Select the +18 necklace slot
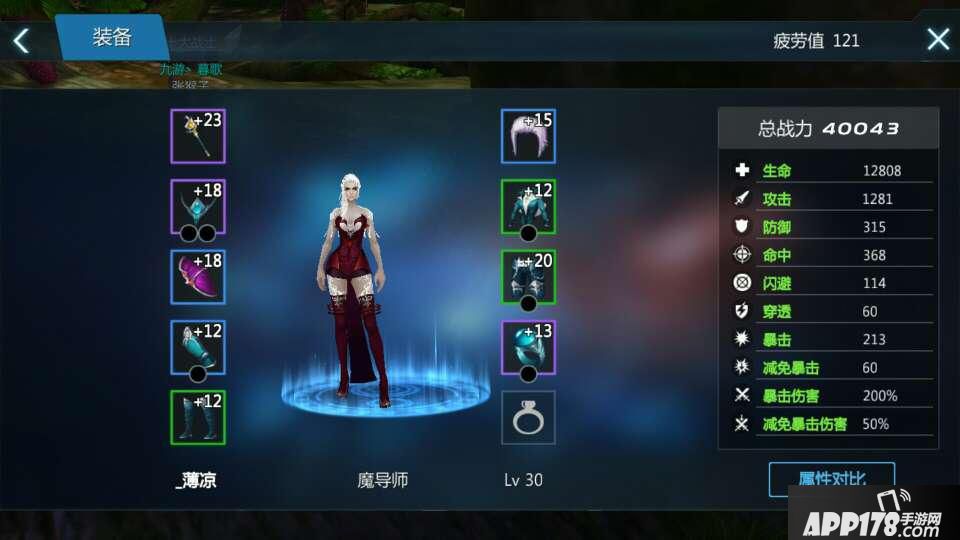Screen dimensions: 960x540 [x=198, y=207]
